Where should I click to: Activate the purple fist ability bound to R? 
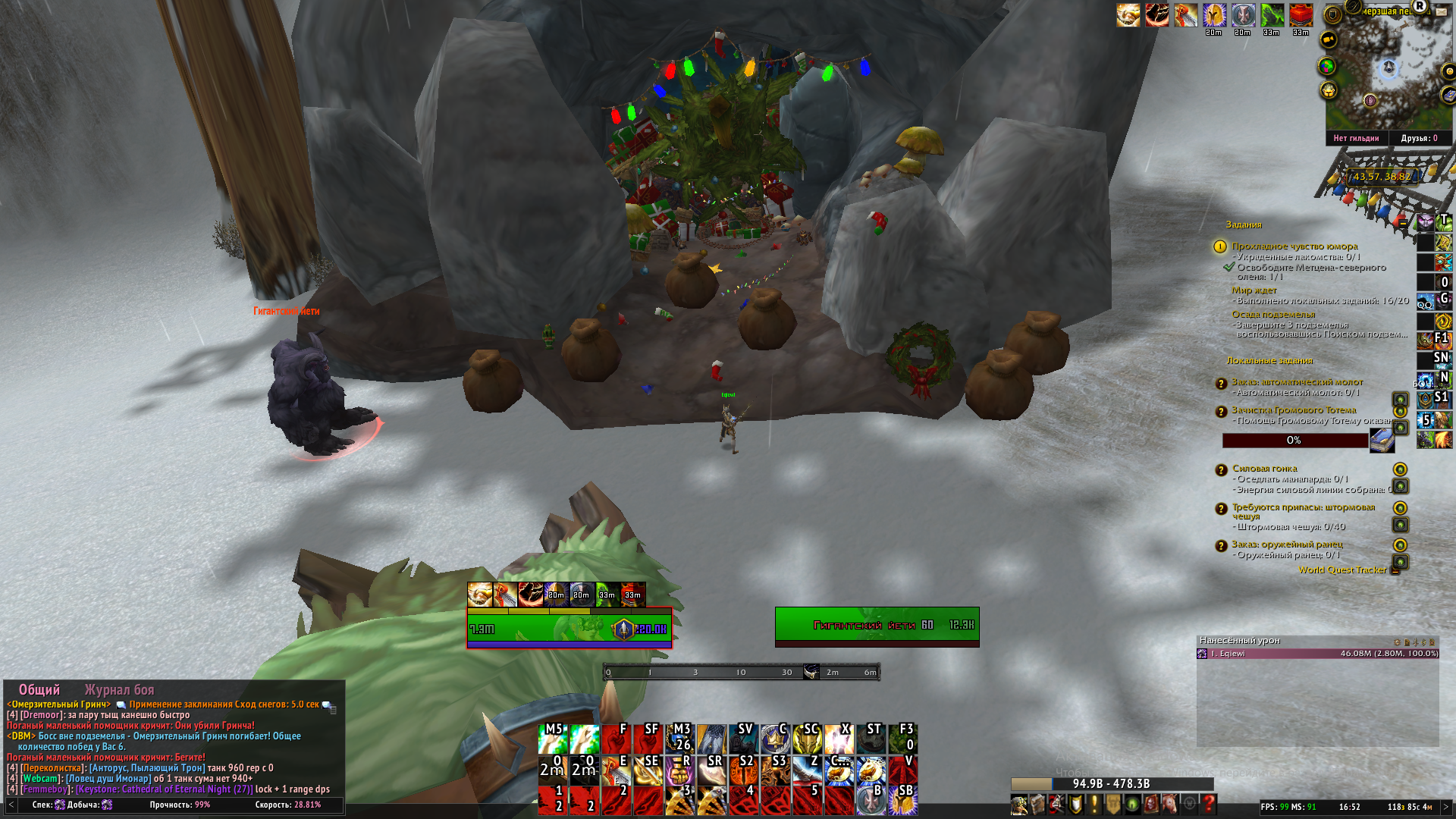coord(679,771)
